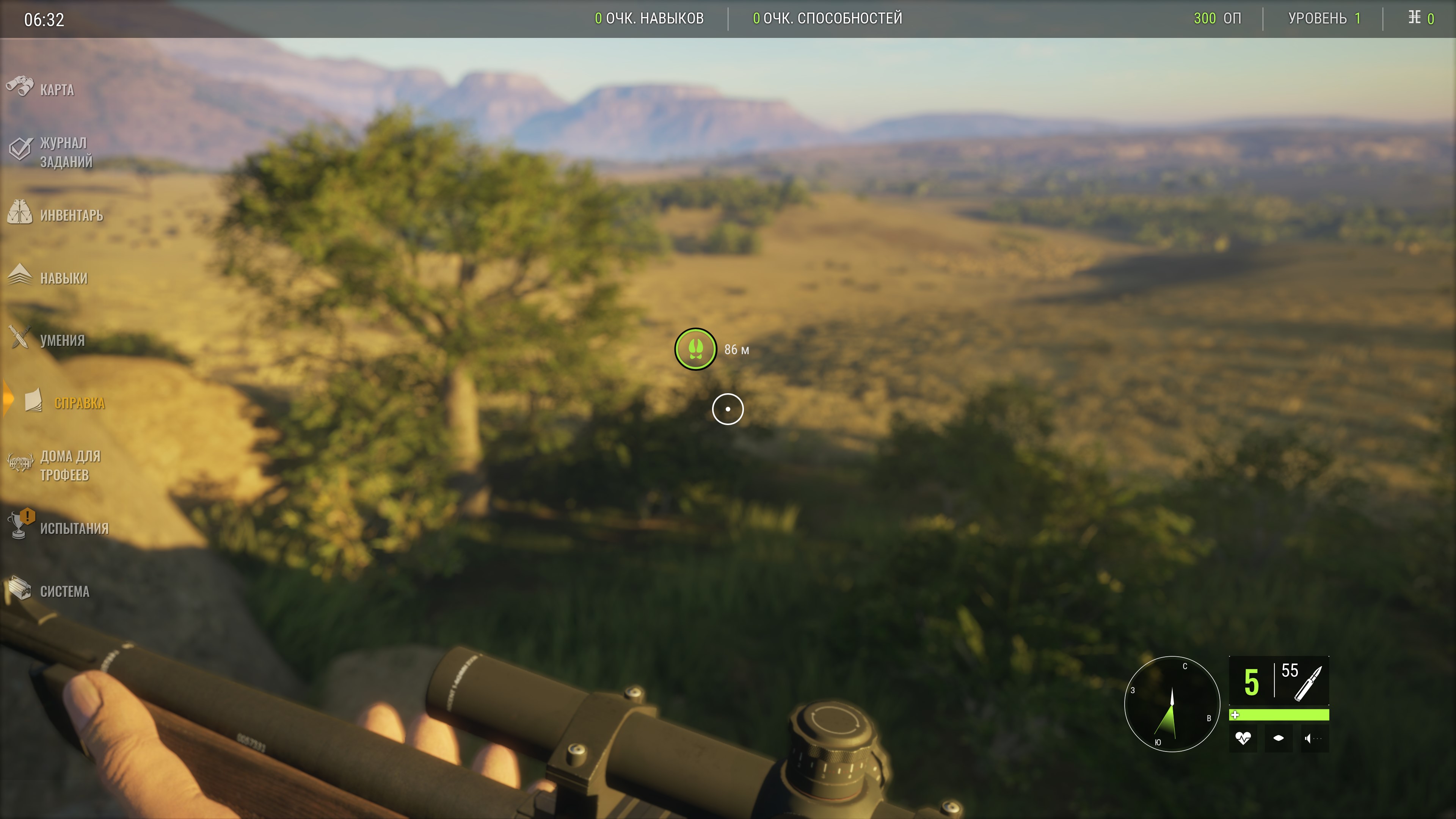Select the Навыки skills entry

[63, 278]
